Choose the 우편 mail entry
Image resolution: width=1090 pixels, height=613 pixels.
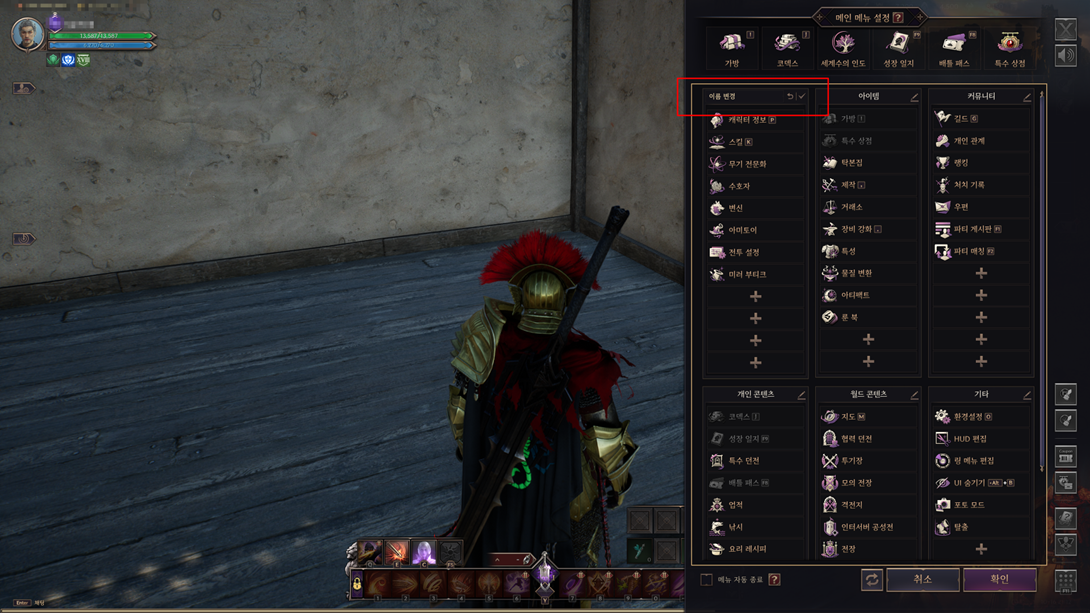click(x=960, y=207)
